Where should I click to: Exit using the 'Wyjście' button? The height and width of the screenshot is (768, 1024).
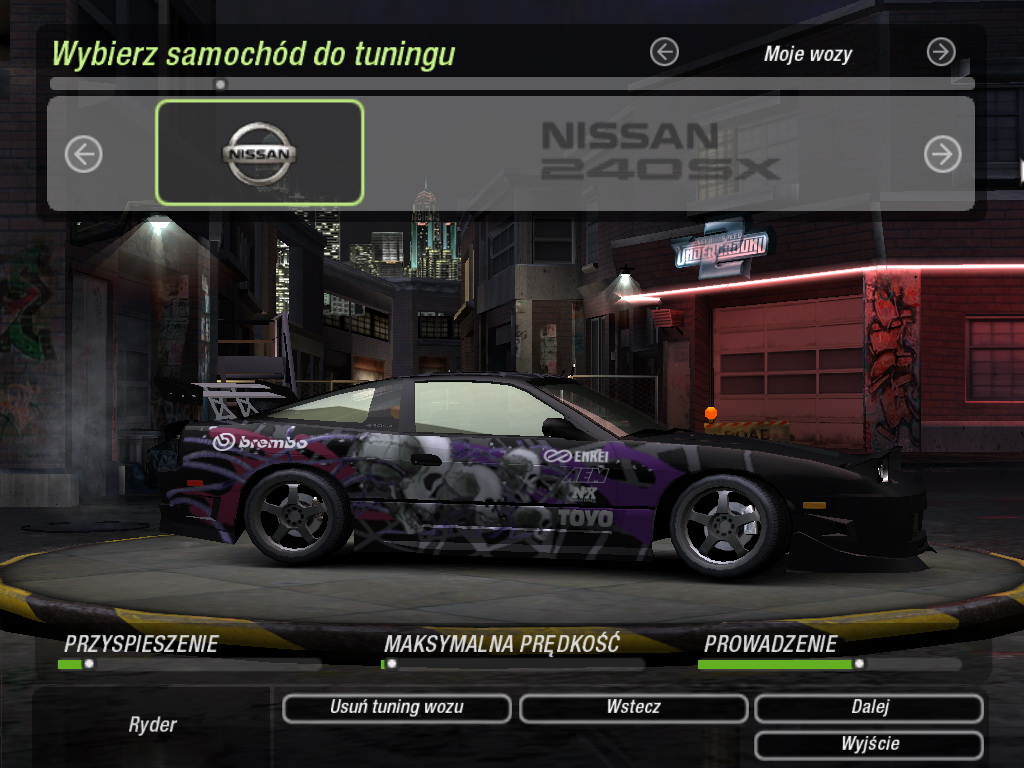point(869,745)
